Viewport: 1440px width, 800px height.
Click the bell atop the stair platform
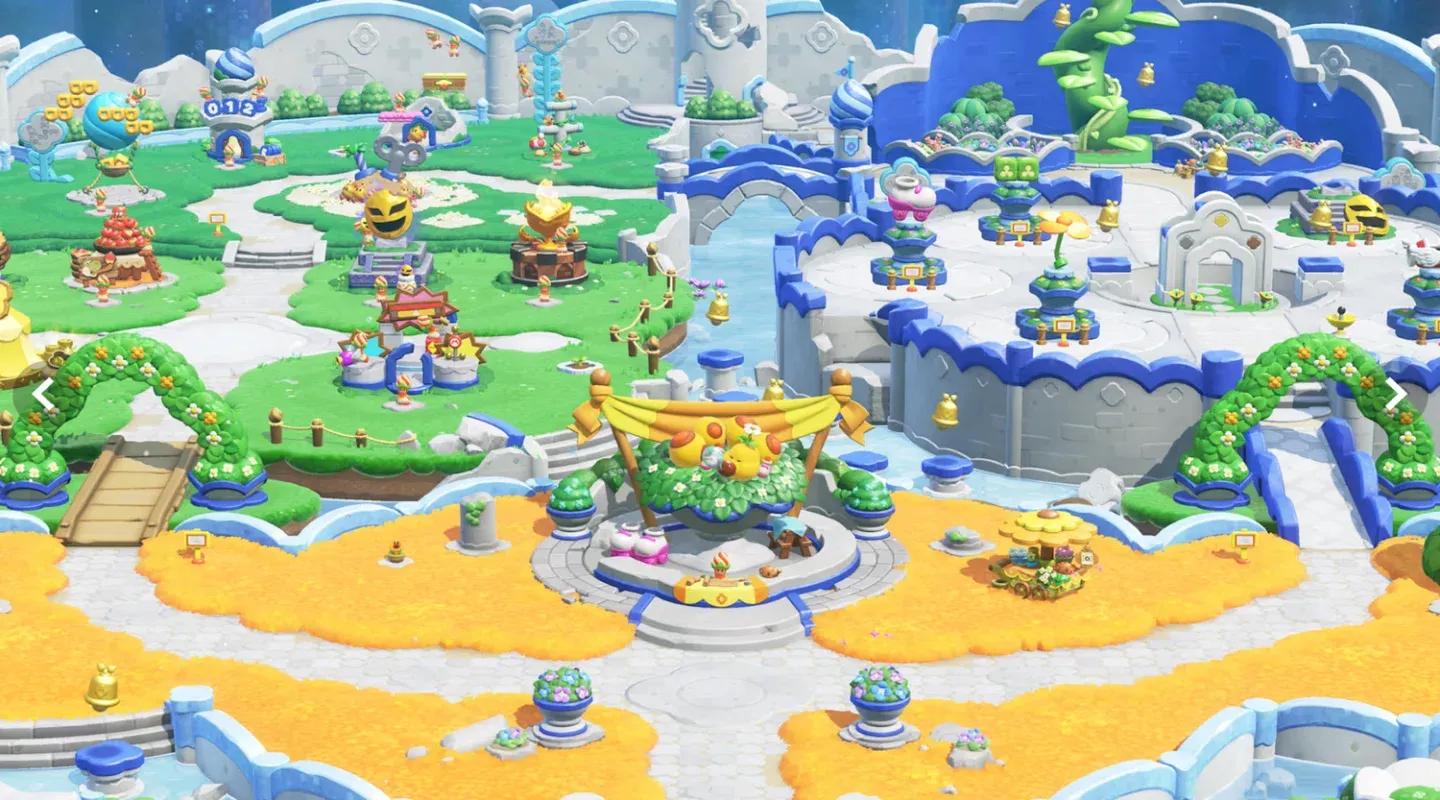(x=1321, y=214)
